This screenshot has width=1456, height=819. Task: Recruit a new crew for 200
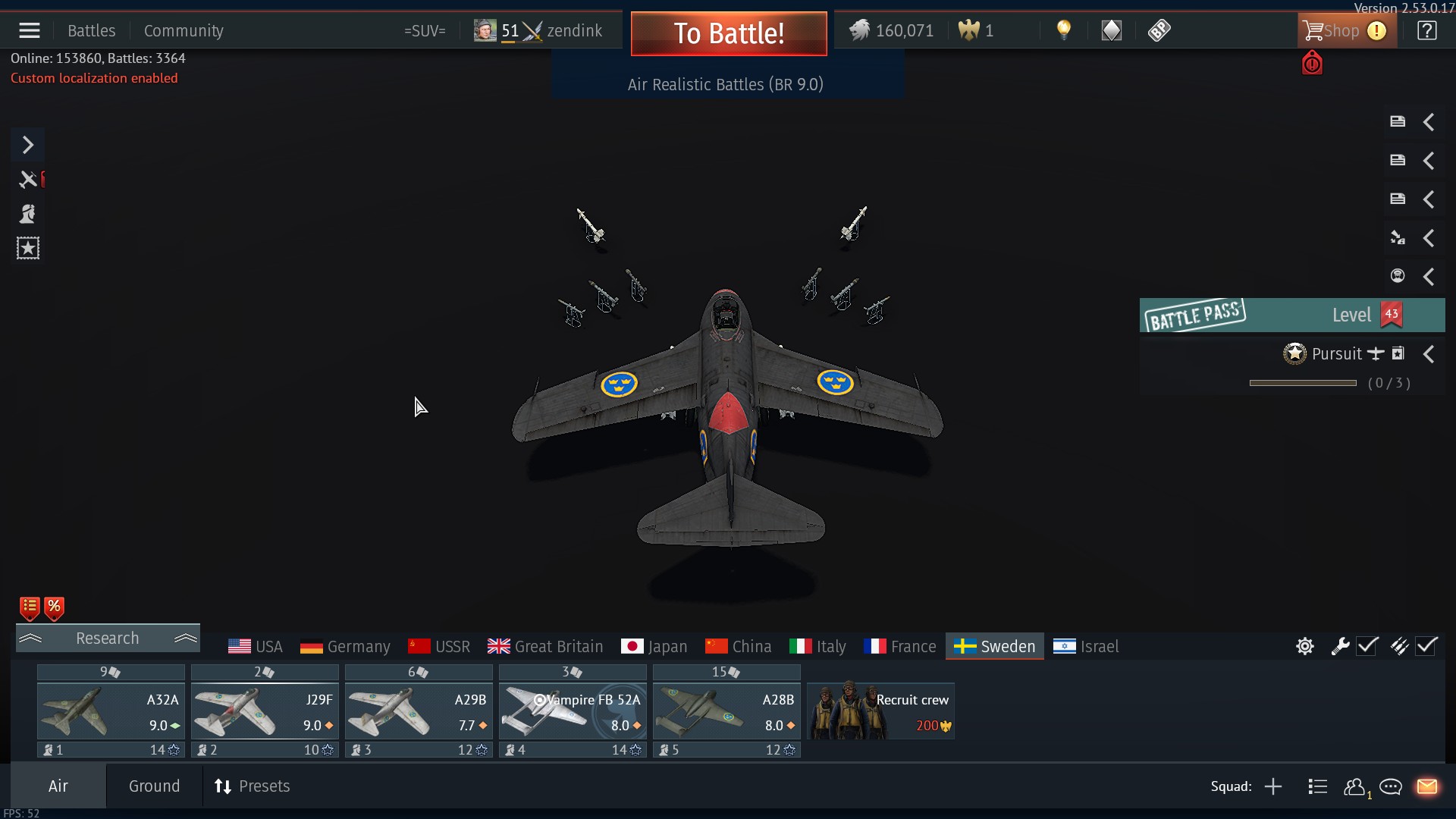point(880,711)
